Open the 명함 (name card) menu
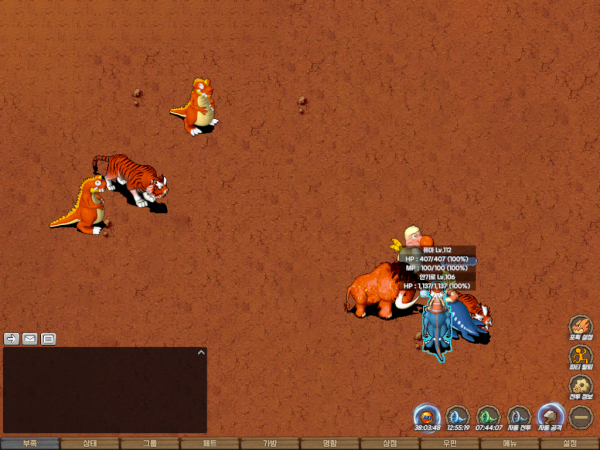Screen dimensions: 600x450 coord(330,443)
